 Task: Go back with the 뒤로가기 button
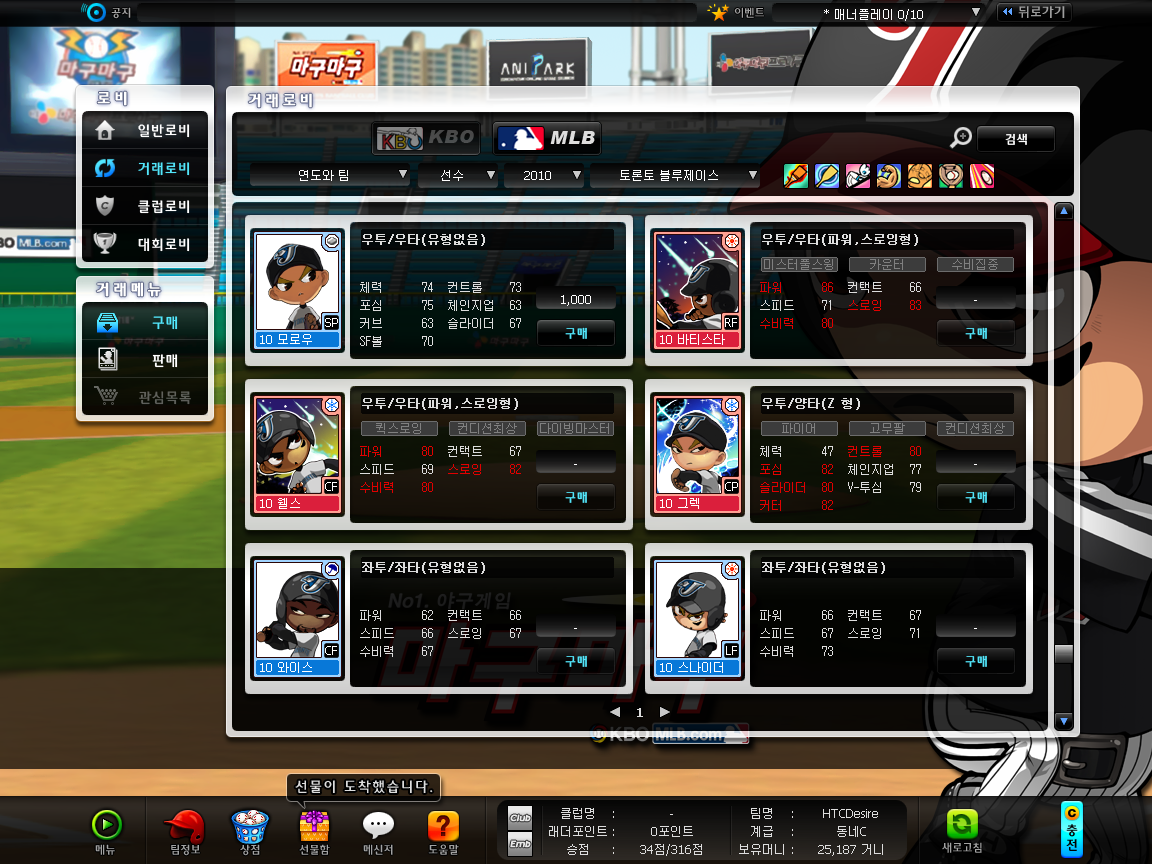click(1034, 12)
